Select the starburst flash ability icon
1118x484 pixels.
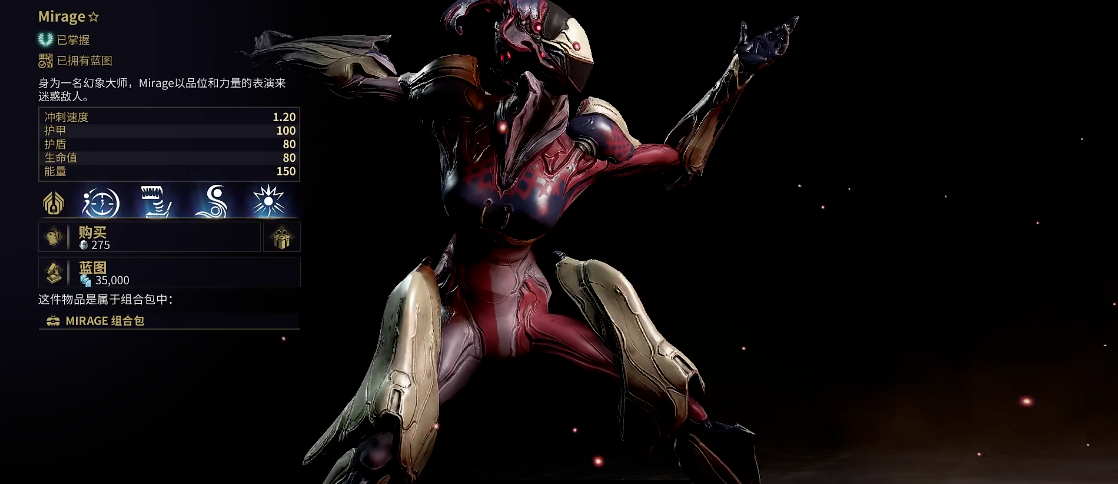coord(268,203)
